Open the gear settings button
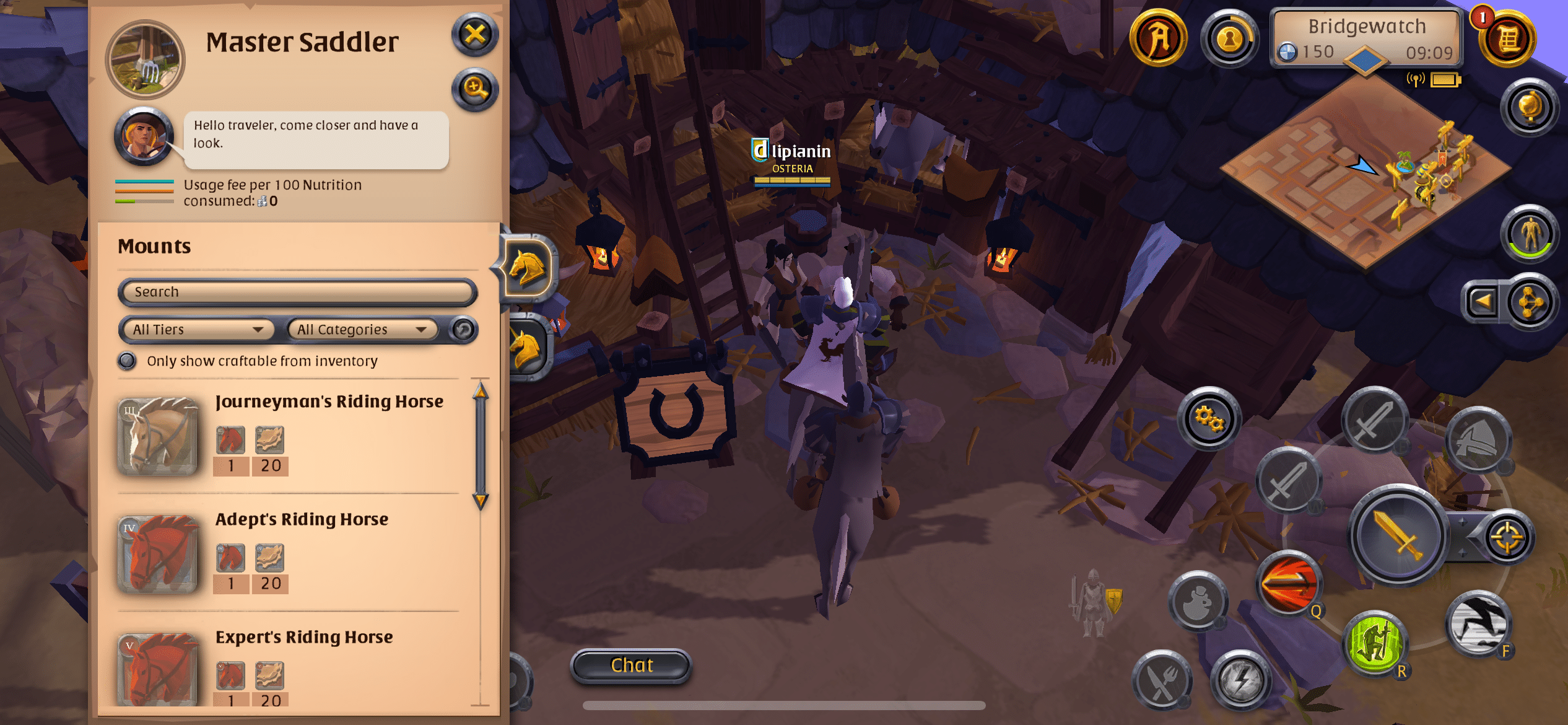Screen dimensions: 1568x725 (1208, 419)
